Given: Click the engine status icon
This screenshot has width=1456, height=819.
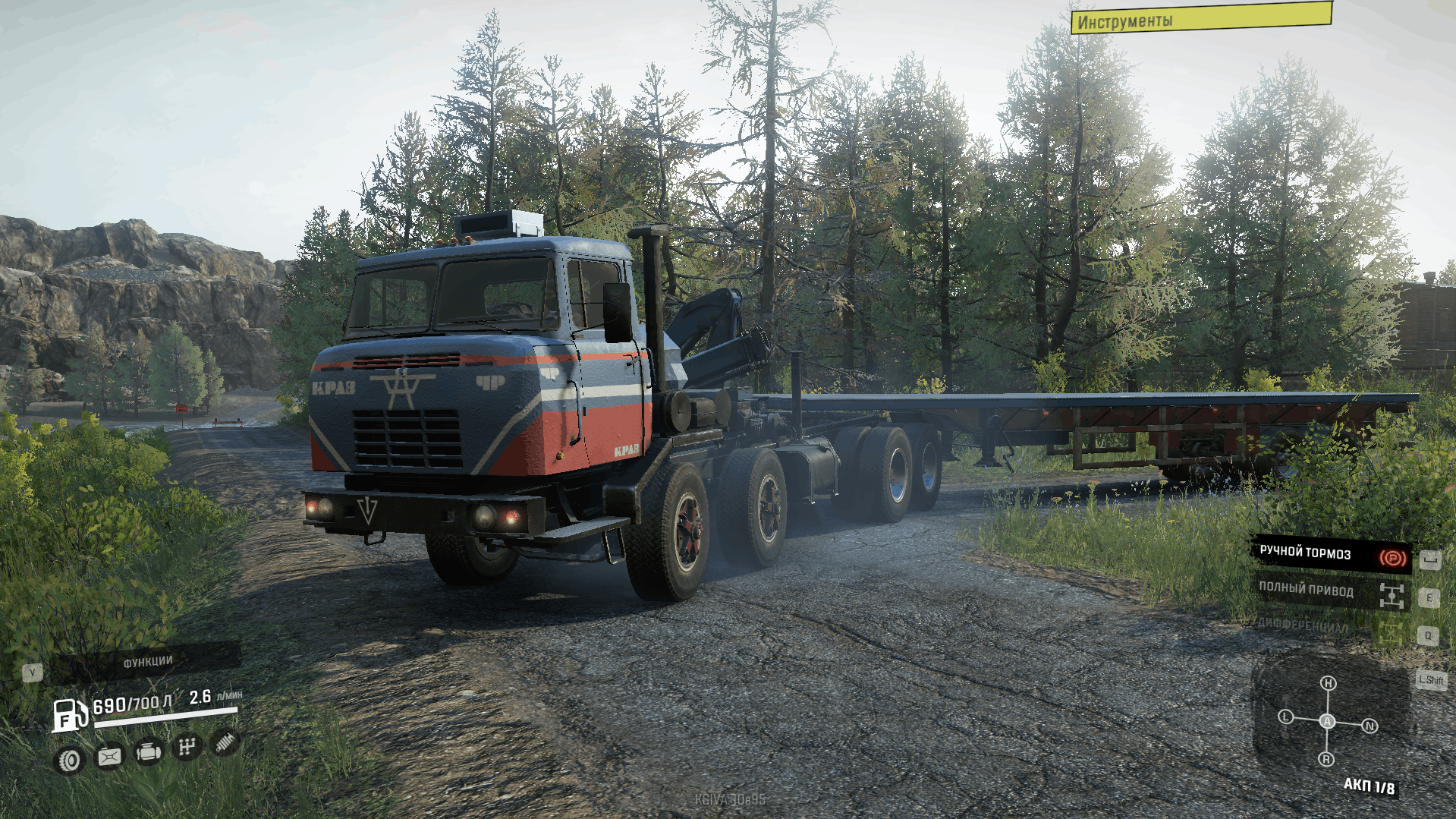Looking at the screenshot, I should tap(148, 752).
